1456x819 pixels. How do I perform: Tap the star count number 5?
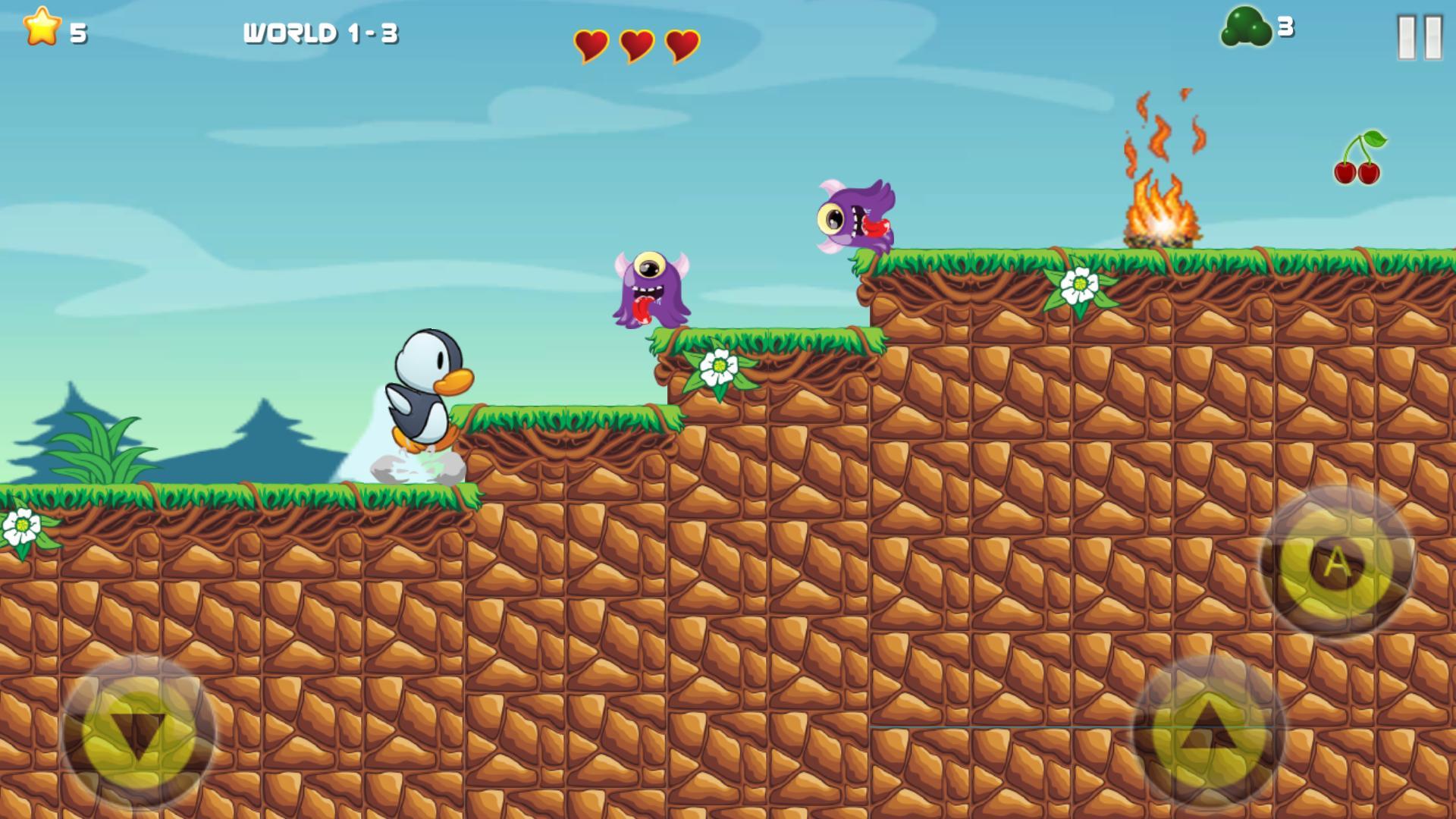point(78,33)
